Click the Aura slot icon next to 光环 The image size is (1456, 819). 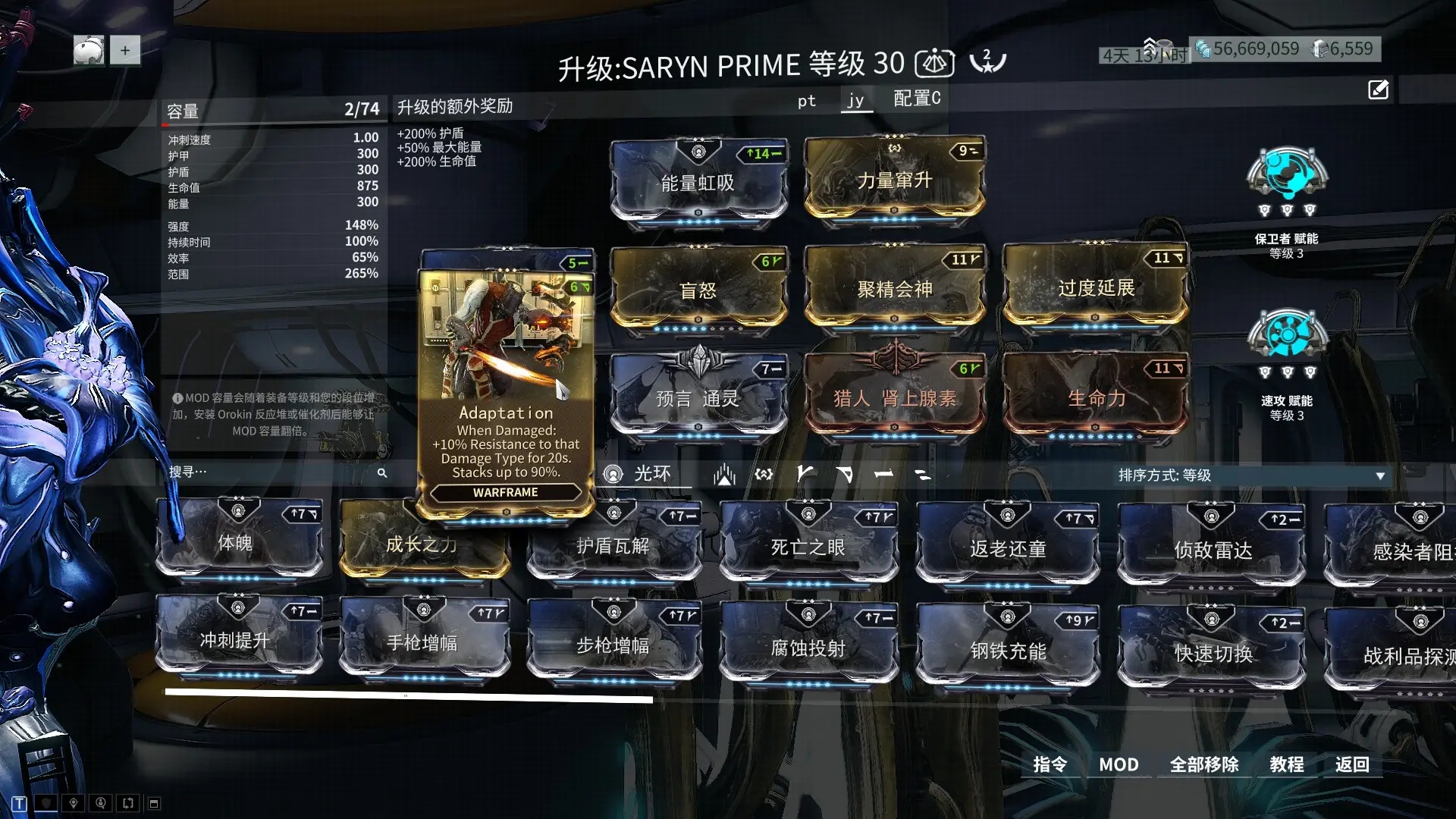613,474
